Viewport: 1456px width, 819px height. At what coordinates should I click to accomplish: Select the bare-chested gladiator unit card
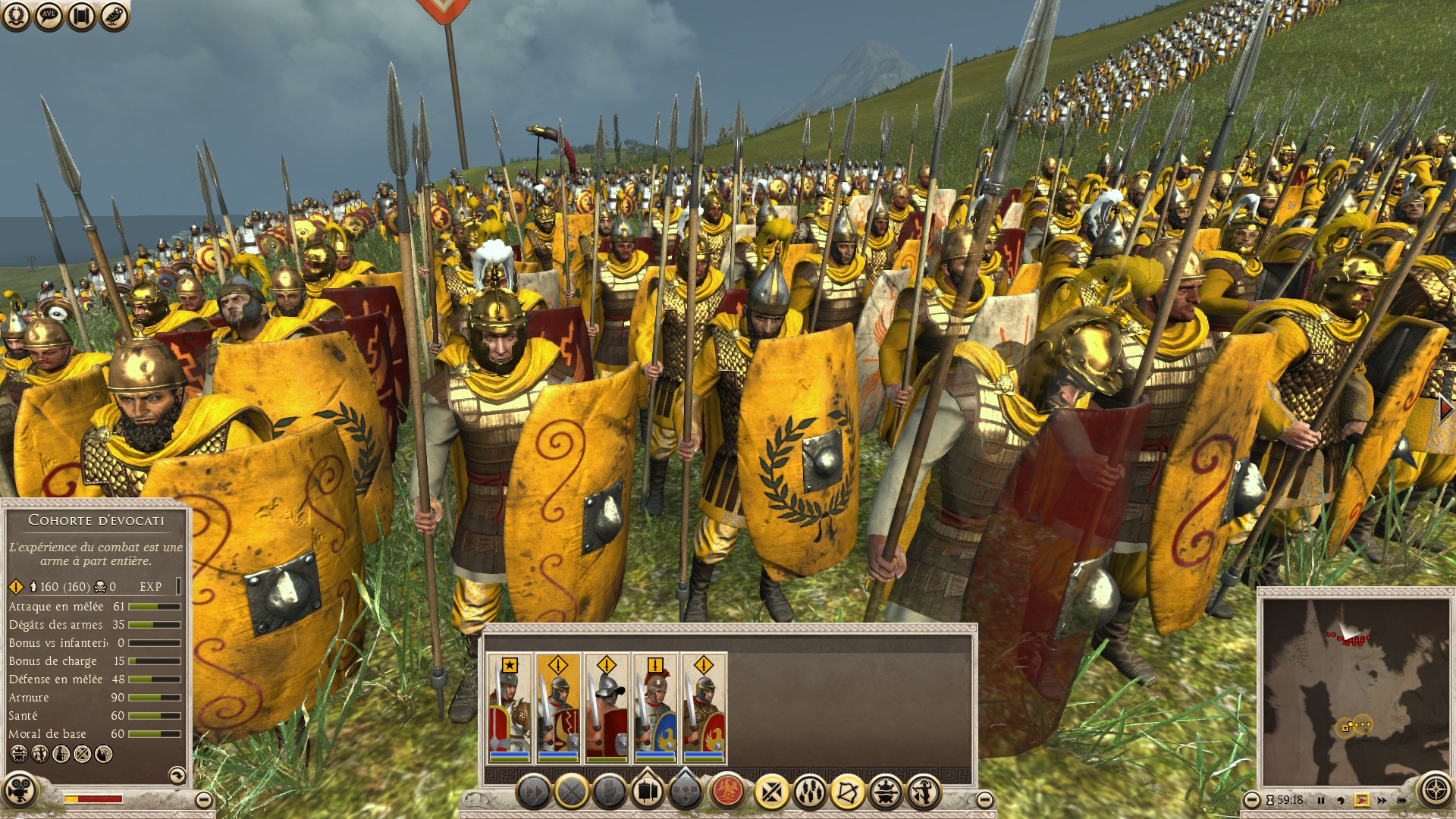(607, 708)
